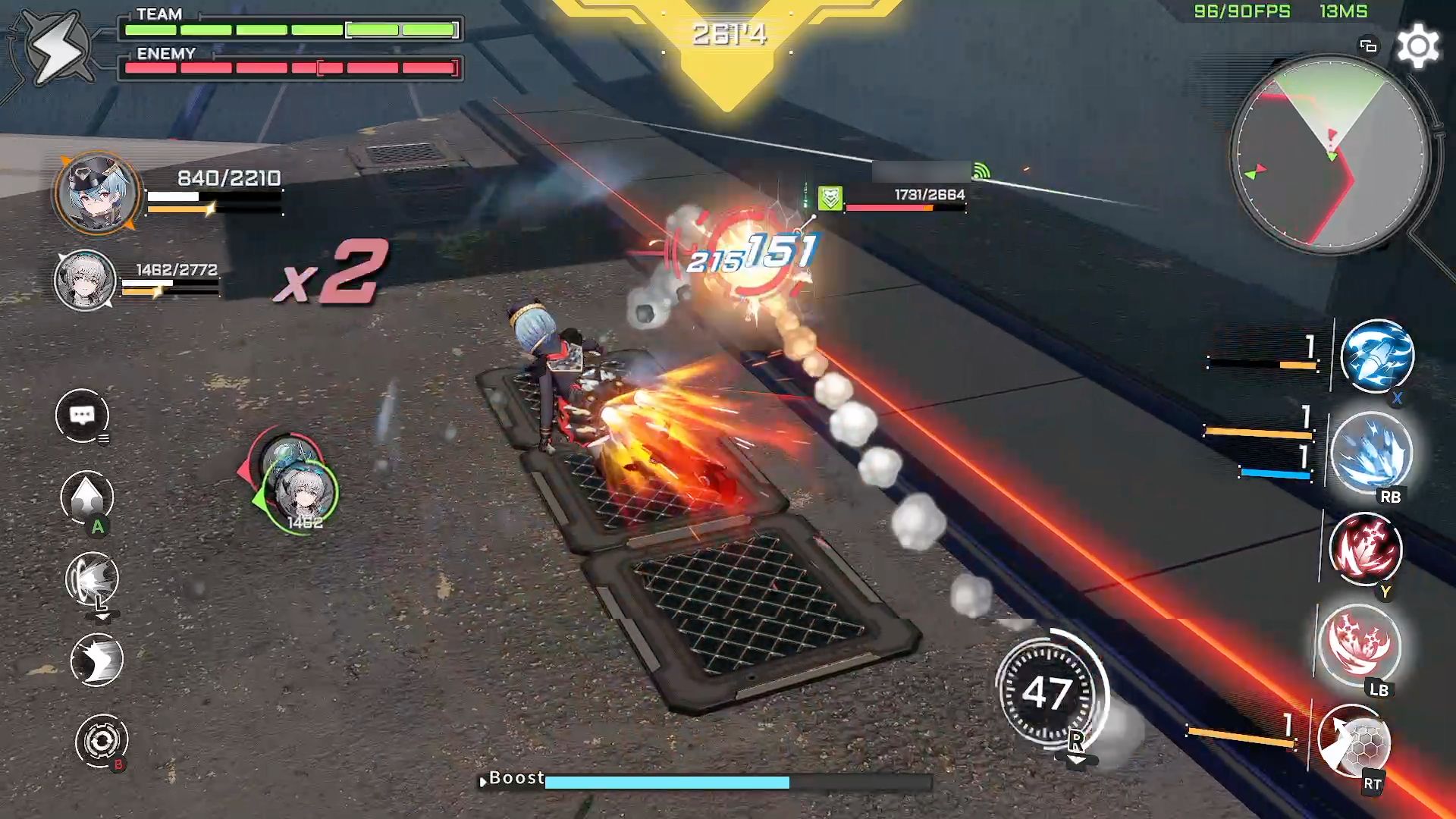Click the circular radar minimap
Image resolution: width=1456 pixels, height=819 pixels.
(x=1330, y=155)
